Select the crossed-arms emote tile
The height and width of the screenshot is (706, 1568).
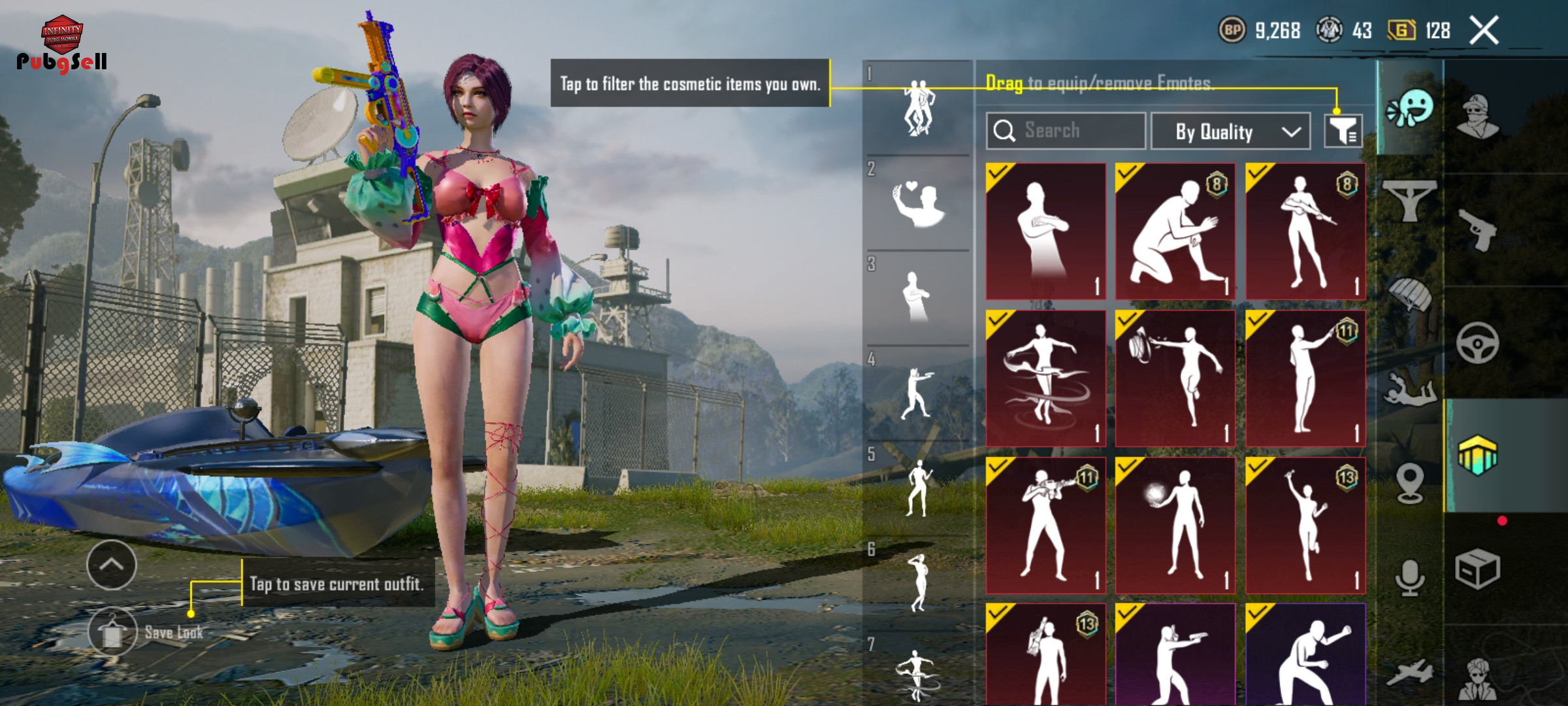click(x=1045, y=231)
